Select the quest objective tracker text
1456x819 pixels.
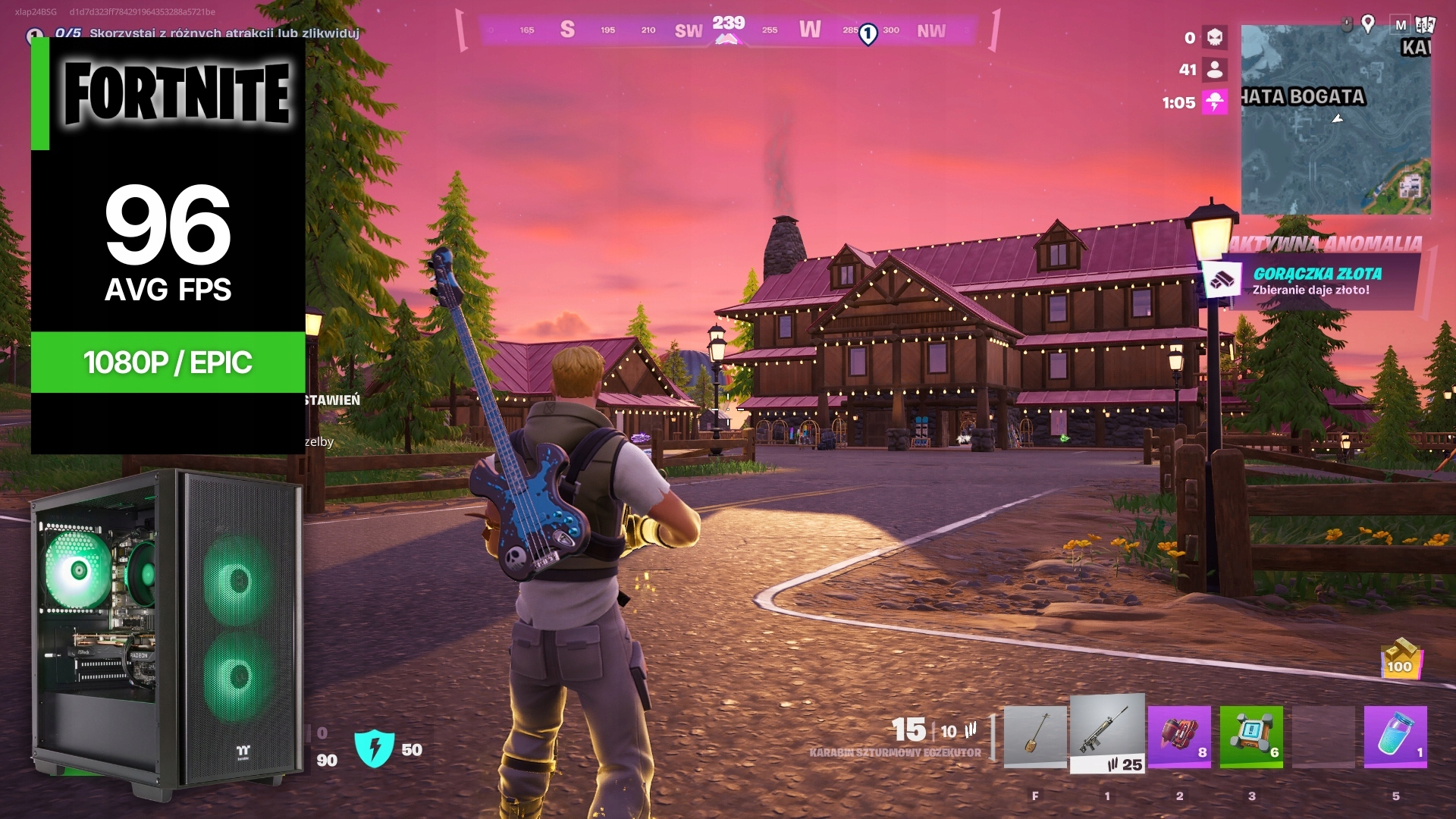[x=224, y=33]
